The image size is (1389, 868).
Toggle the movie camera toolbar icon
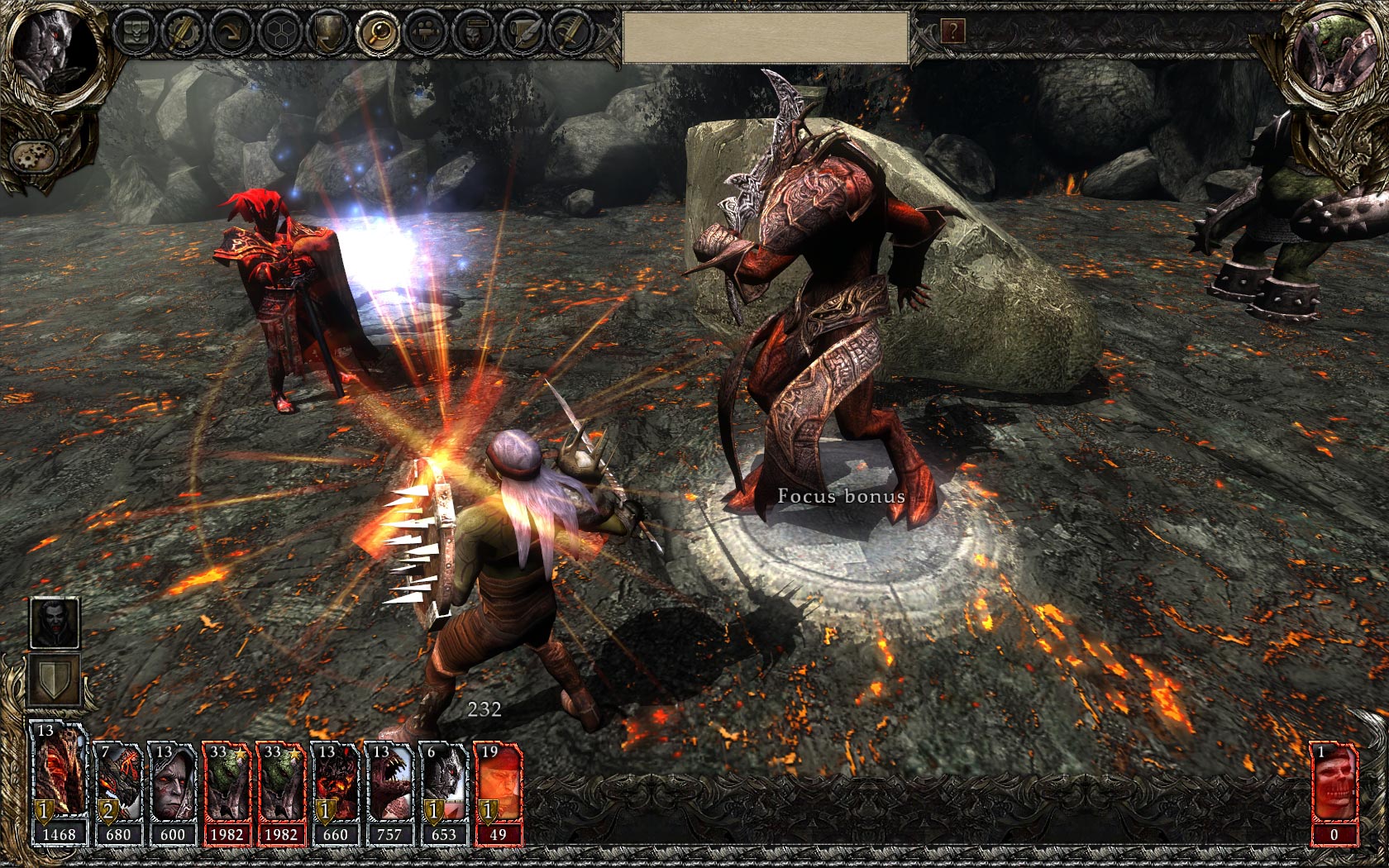[x=426, y=32]
